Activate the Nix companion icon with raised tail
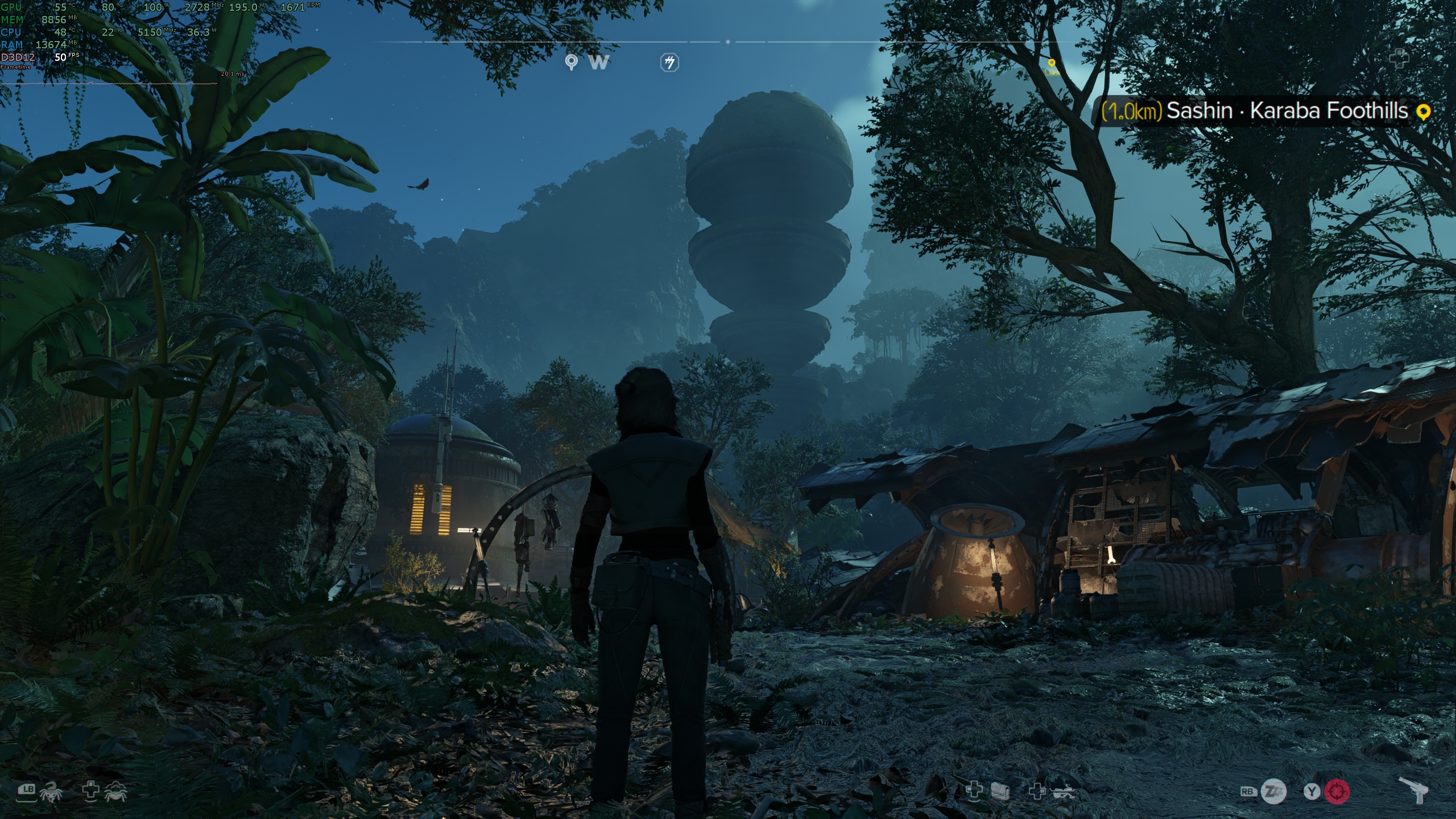Image resolution: width=1456 pixels, height=819 pixels. point(51,791)
